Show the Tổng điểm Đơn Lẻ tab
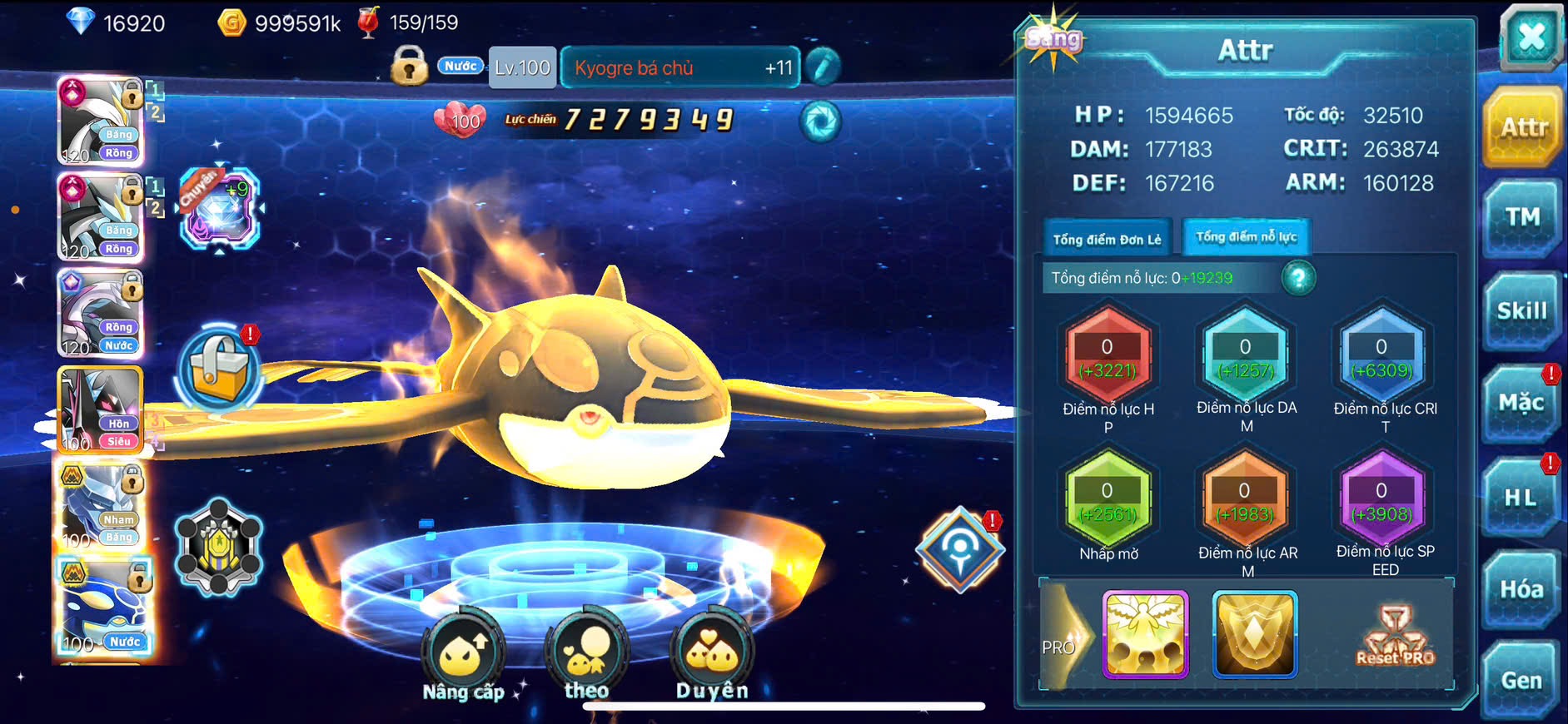 pos(1107,240)
